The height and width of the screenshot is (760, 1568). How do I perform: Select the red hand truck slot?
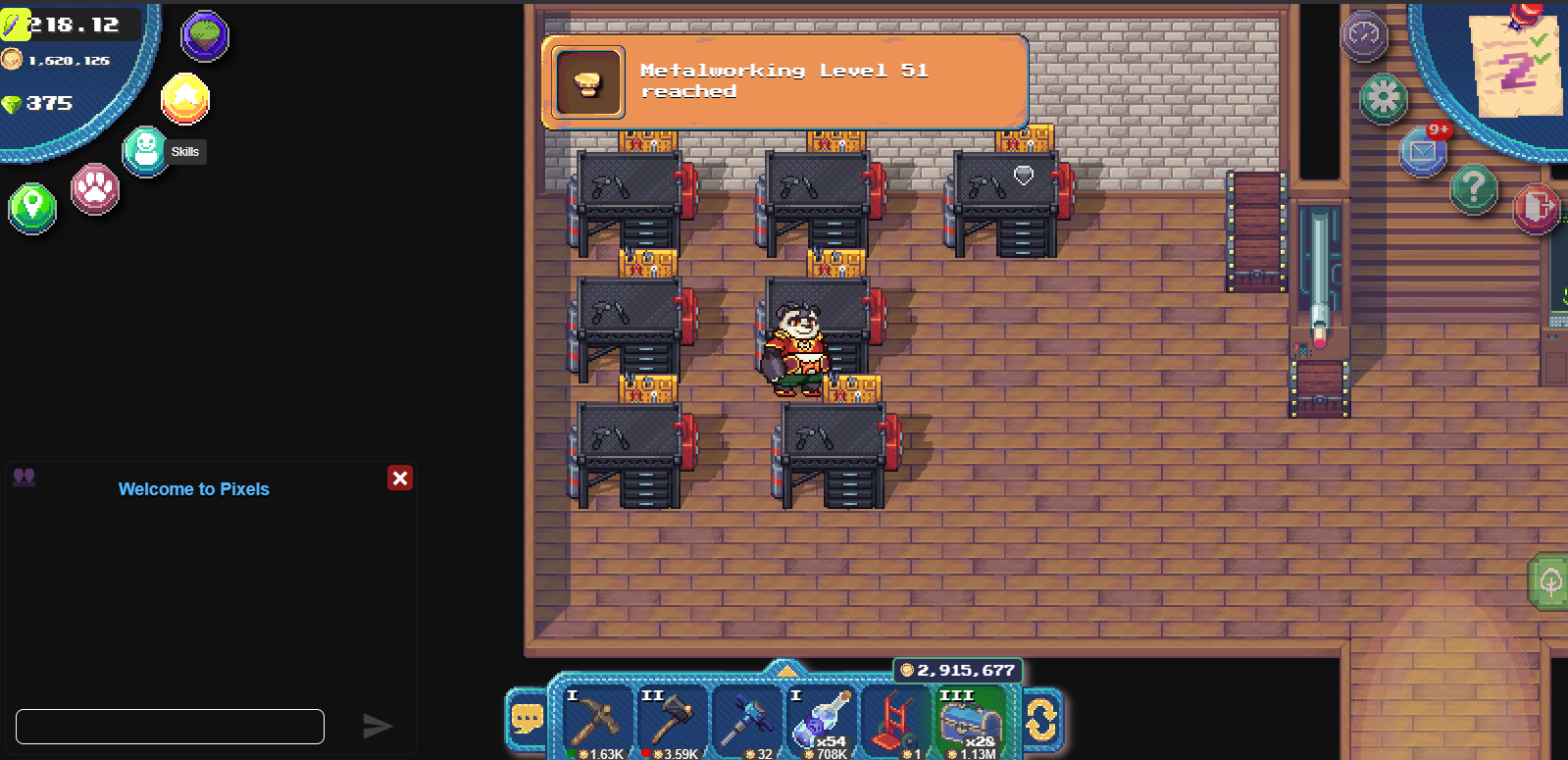(x=893, y=723)
